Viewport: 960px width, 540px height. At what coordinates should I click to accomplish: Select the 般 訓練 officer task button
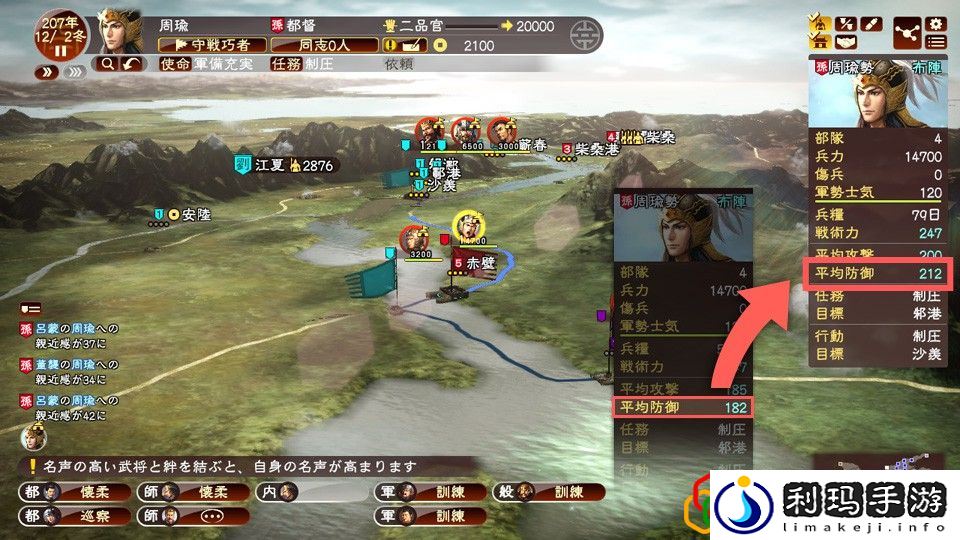point(561,492)
